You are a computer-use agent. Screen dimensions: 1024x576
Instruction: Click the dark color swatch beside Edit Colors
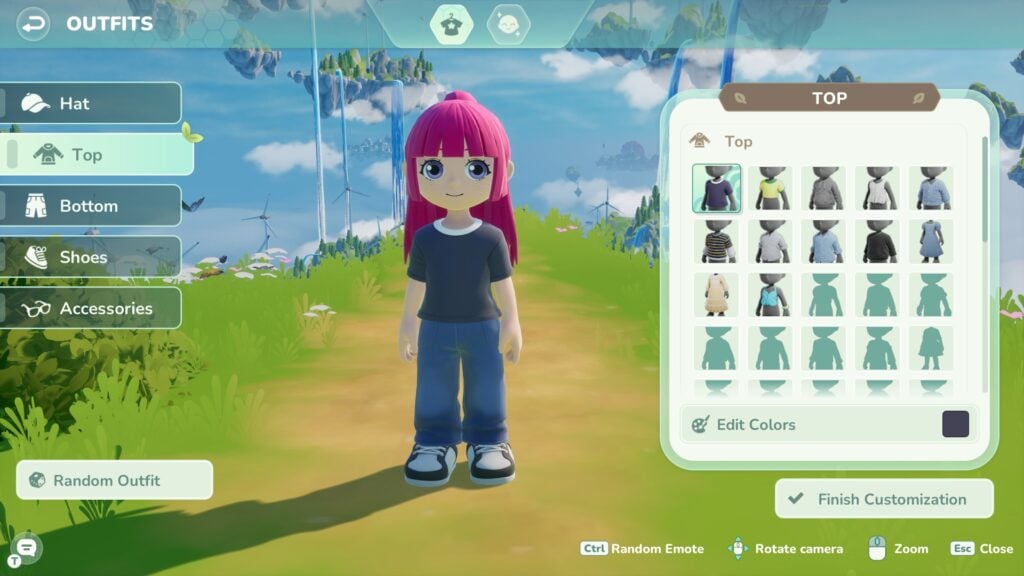pyautogui.click(x=956, y=424)
